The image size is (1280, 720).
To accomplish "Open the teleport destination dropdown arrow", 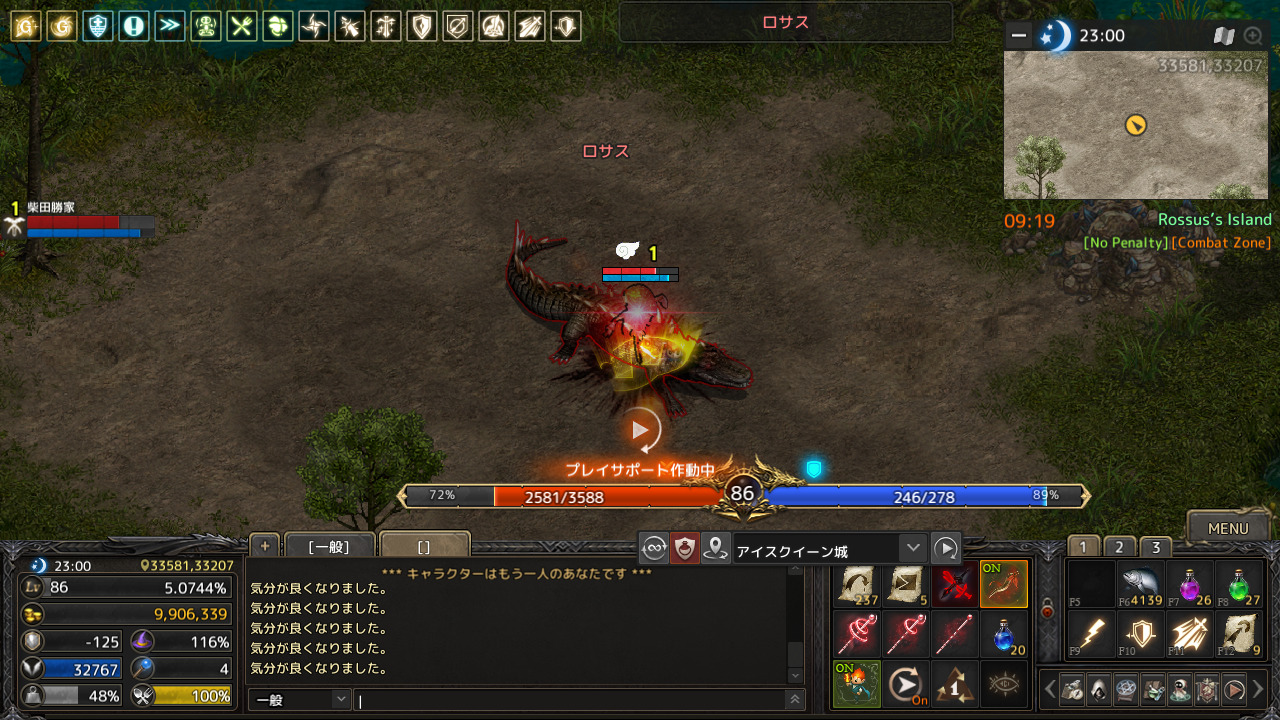I will [911, 548].
